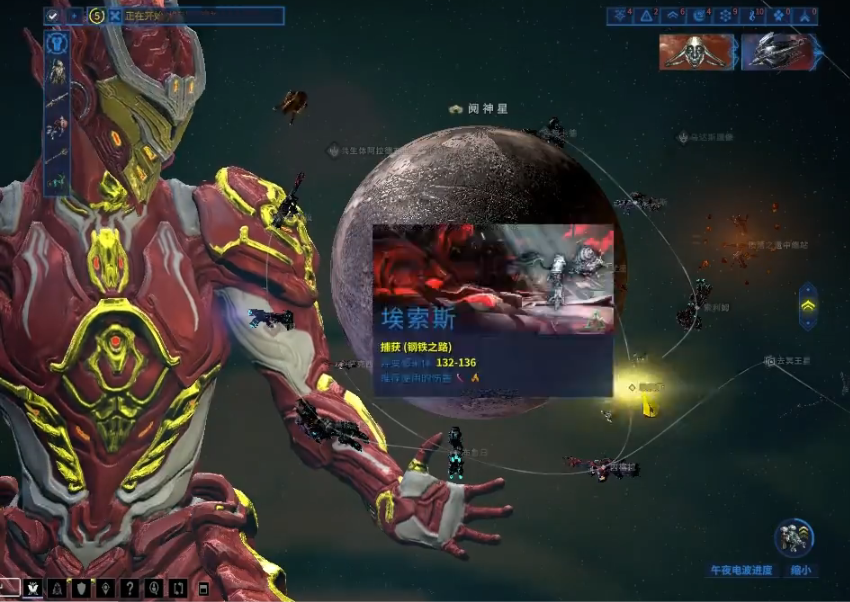This screenshot has width=850, height=602.
Task: Select the dark ship event thumbnail
Action: 779,52
